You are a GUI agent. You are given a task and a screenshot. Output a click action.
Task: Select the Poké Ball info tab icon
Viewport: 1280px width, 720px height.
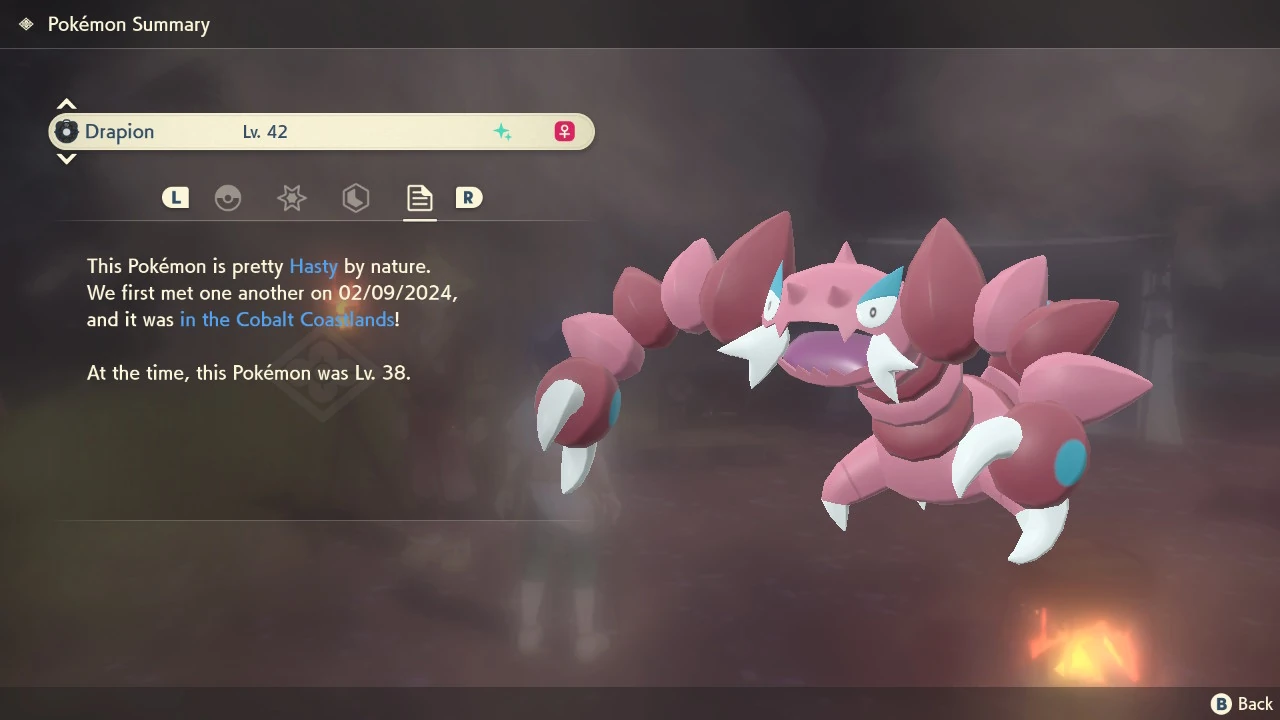point(228,198)
